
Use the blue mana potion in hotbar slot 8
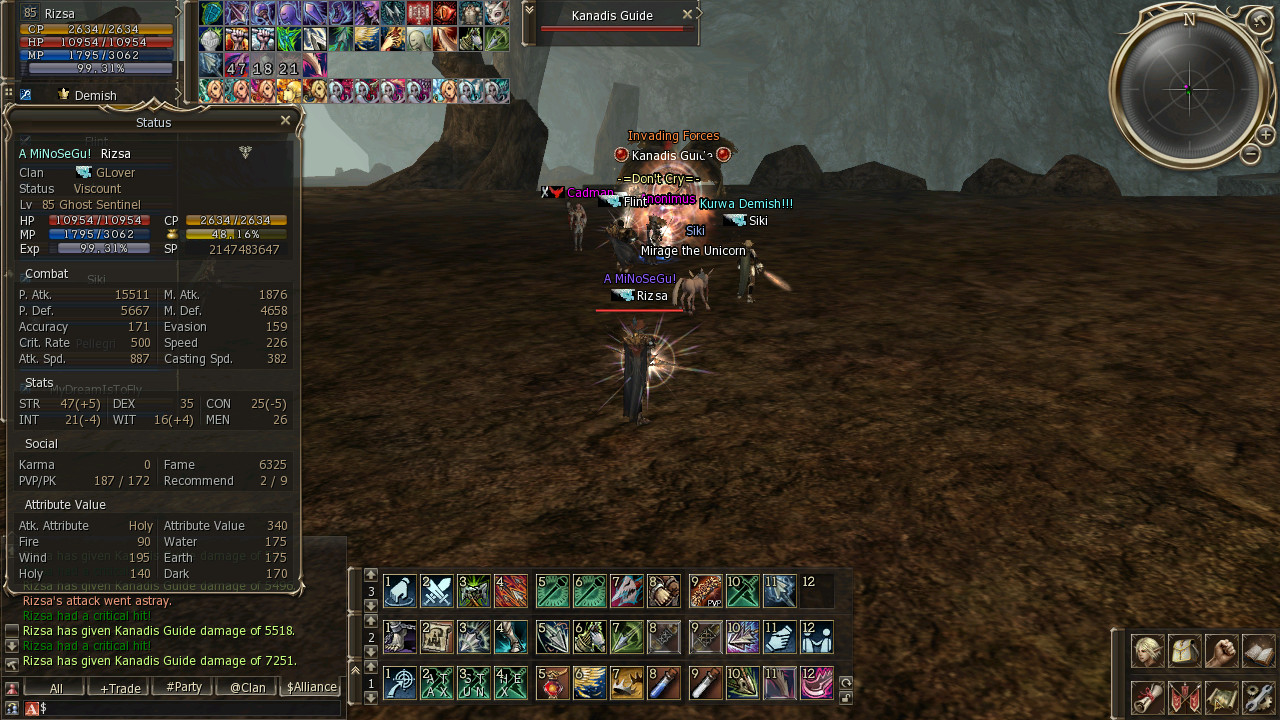click(664, 683)
